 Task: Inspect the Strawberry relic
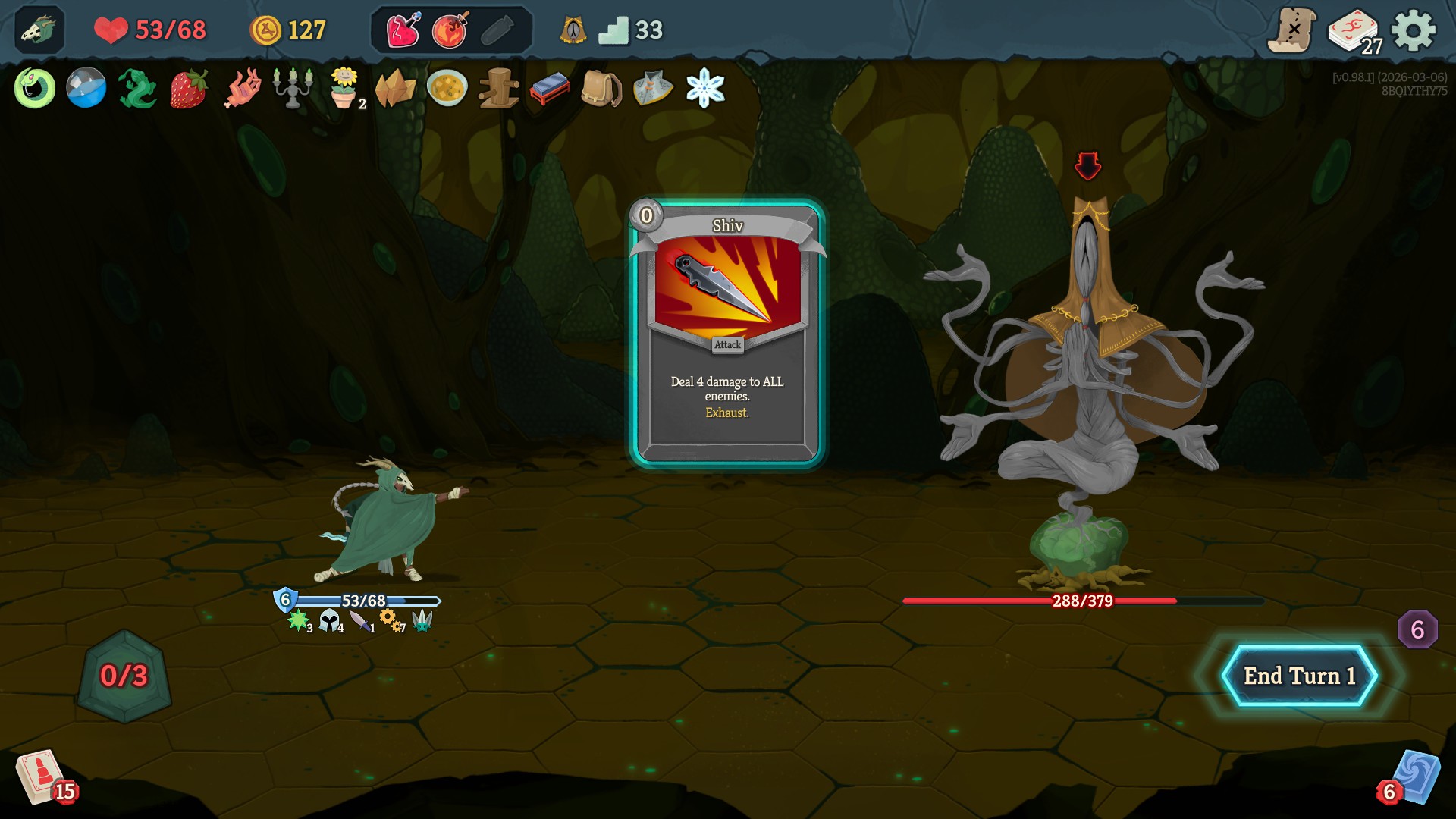(189, 89)
